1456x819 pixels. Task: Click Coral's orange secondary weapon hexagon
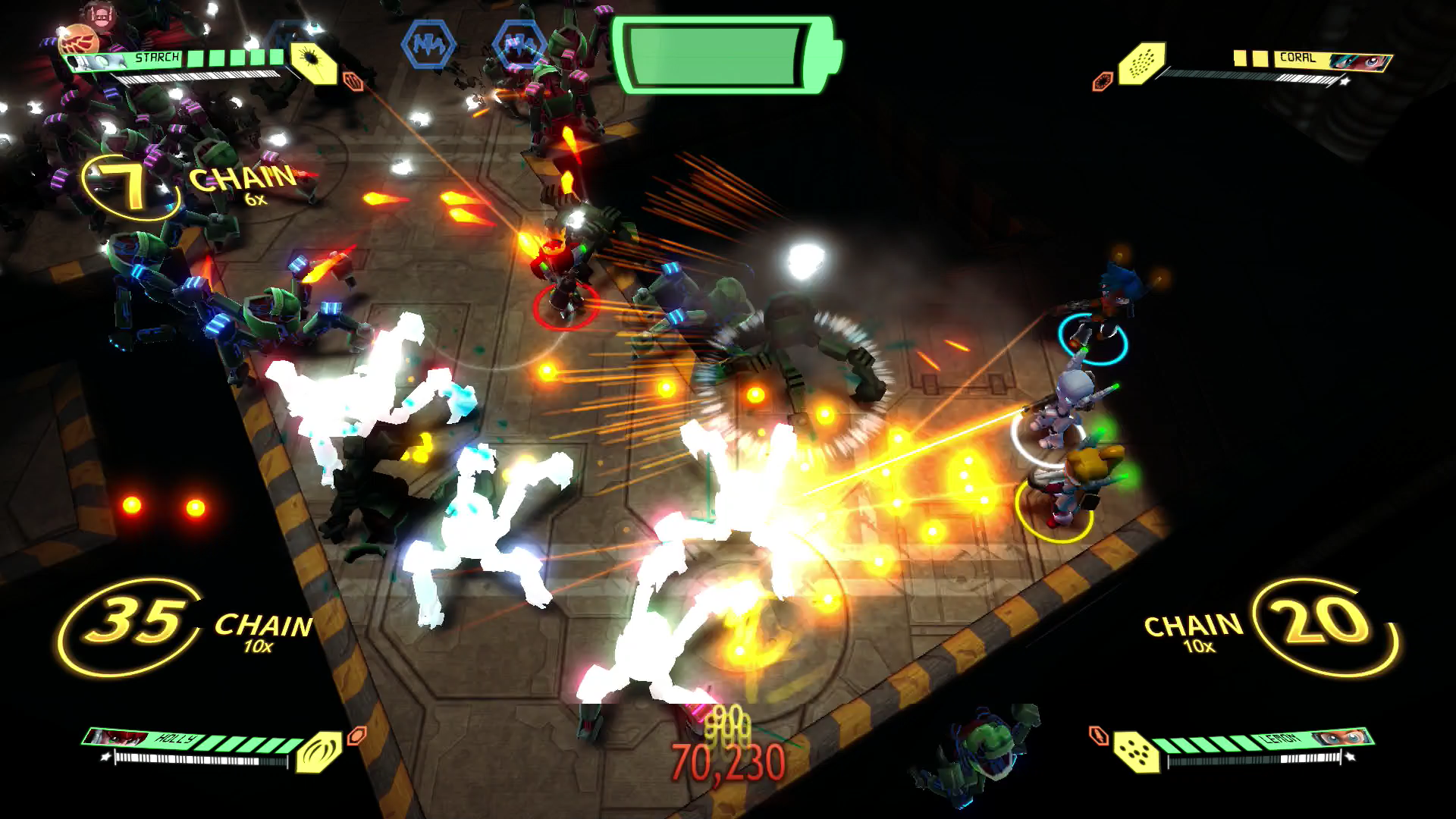coord(1102,81)
